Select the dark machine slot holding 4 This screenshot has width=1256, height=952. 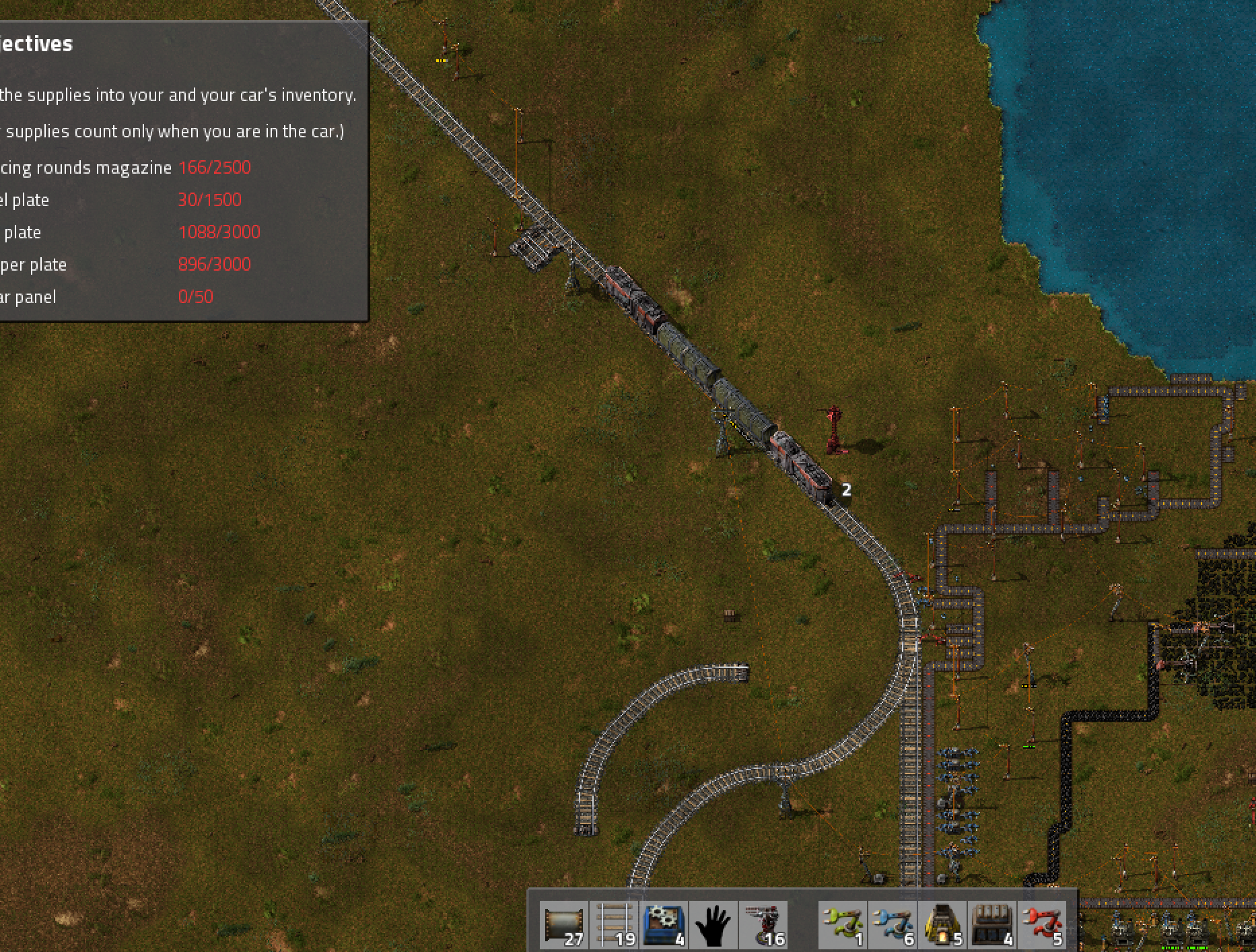[x=992, y=925]
